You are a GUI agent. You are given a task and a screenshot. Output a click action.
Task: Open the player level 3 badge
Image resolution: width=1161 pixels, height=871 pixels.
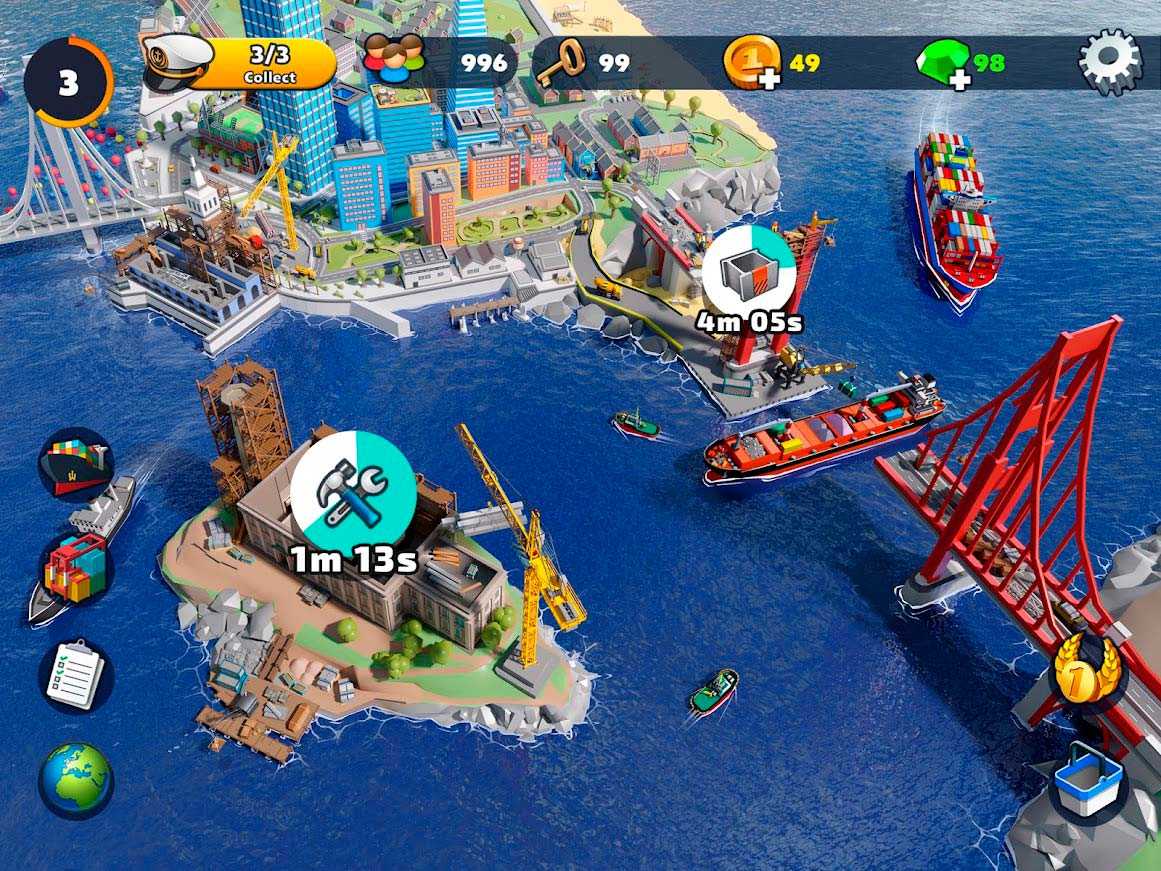pyautogui.click(x=68, y=82)
